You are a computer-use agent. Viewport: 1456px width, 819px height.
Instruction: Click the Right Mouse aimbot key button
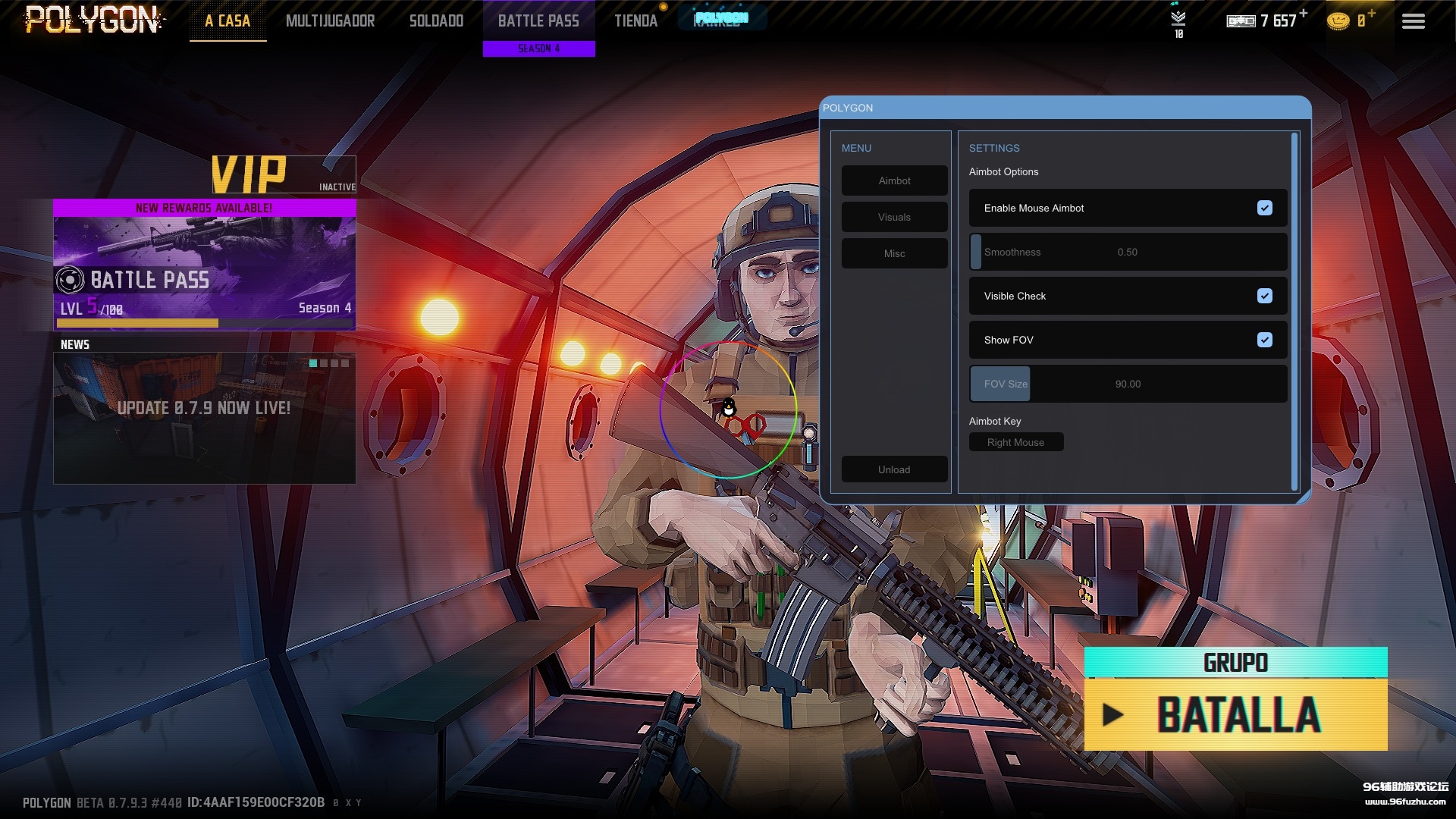coord(1015,442)
